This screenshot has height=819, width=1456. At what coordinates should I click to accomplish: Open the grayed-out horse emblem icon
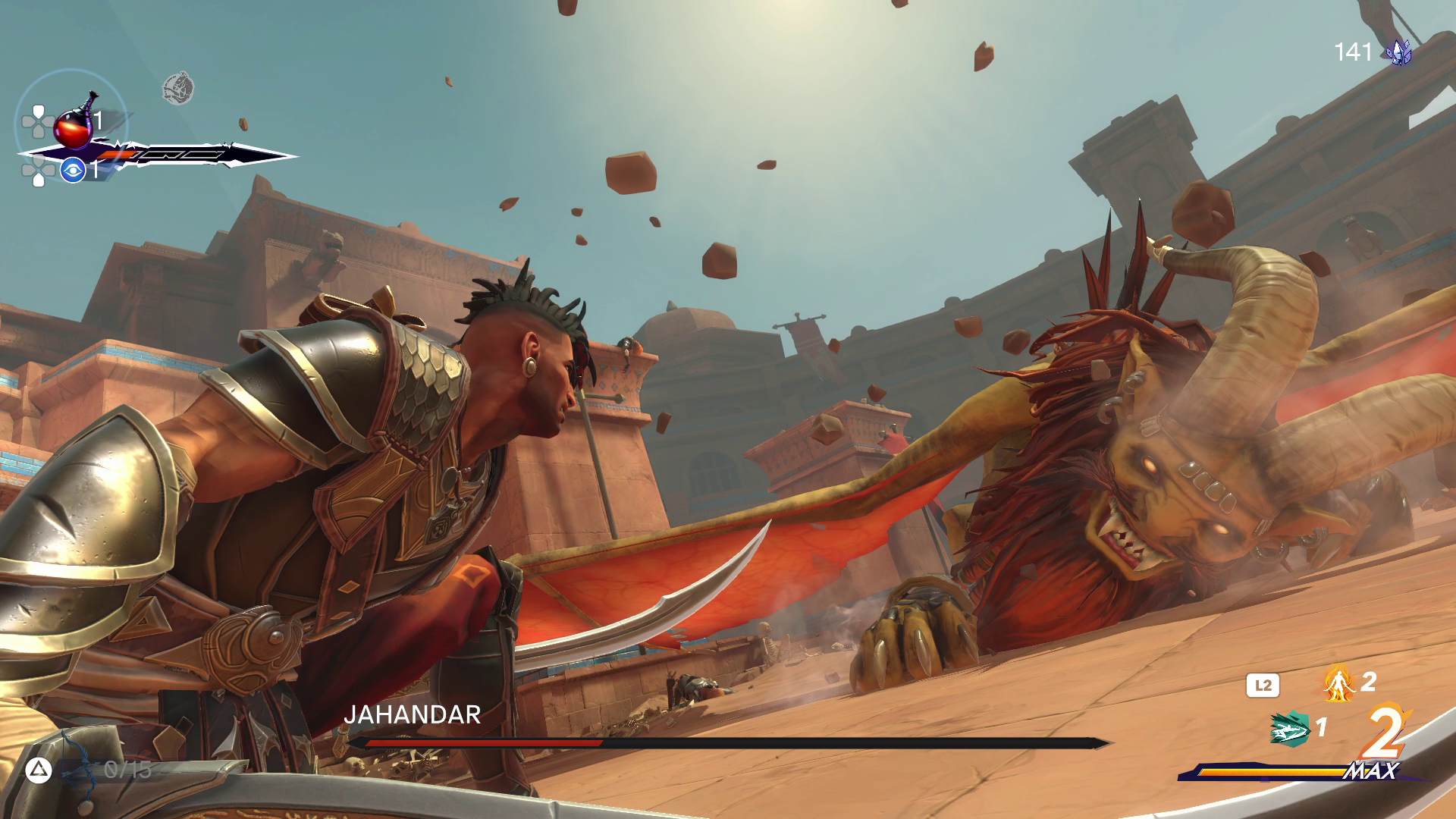pyautogui.click(x=178, y=88)
